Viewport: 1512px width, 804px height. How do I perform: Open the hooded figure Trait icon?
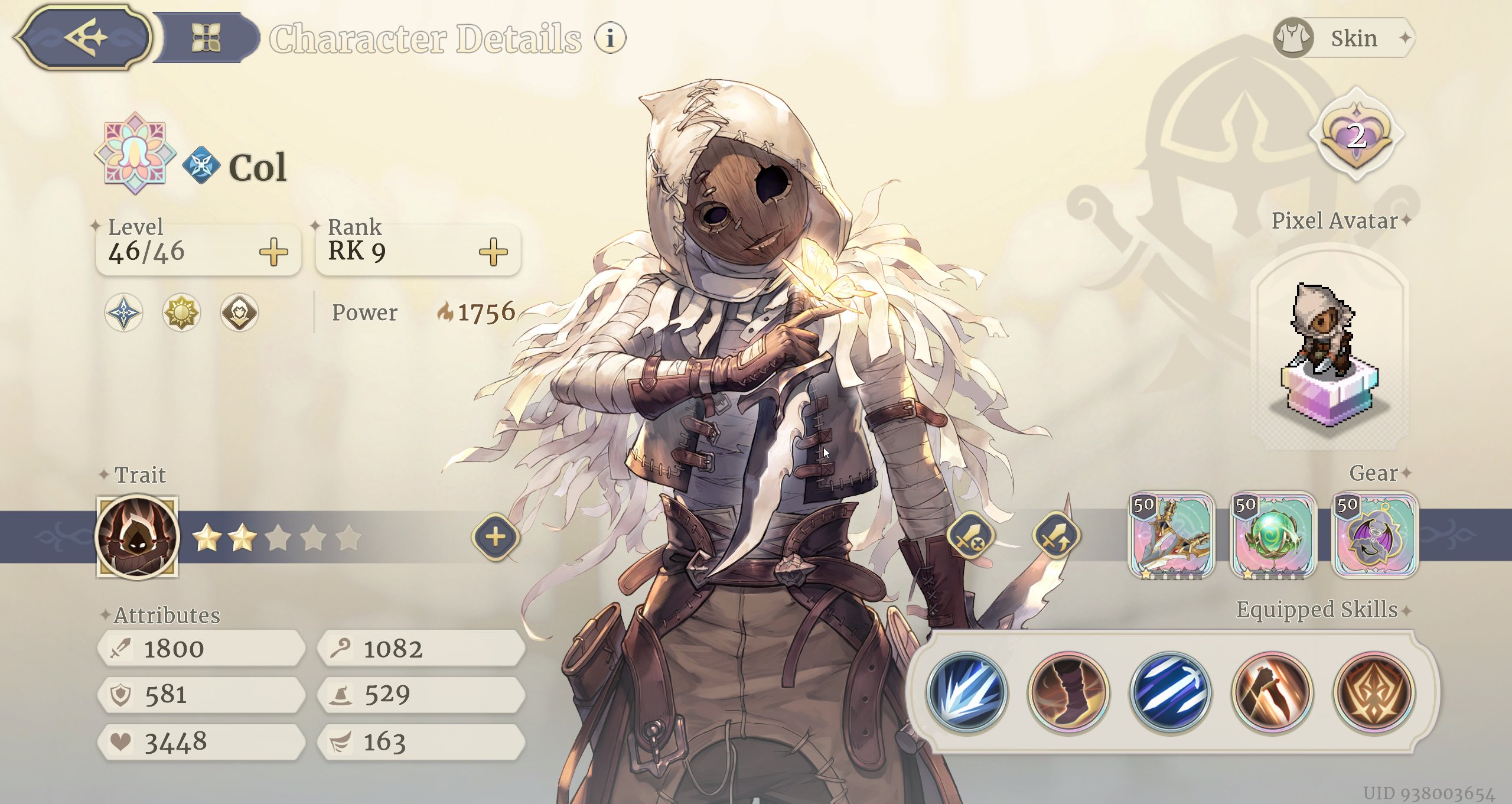point(138,536)
